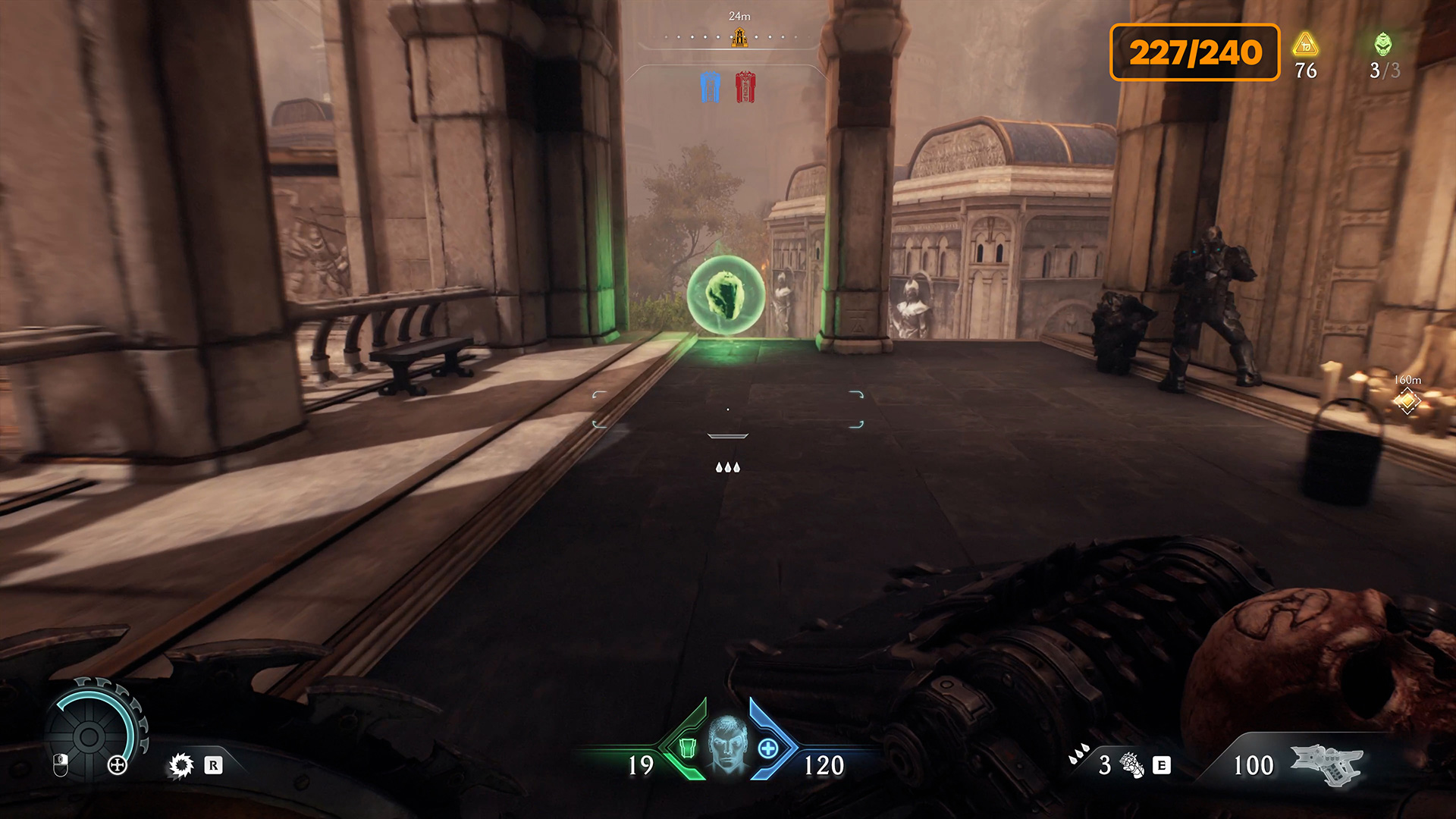Image resolution: width=1456 pixels, height=819 pixels.
Task: Open the green secrets tracker icon
Action: (x=1383, y=44)
